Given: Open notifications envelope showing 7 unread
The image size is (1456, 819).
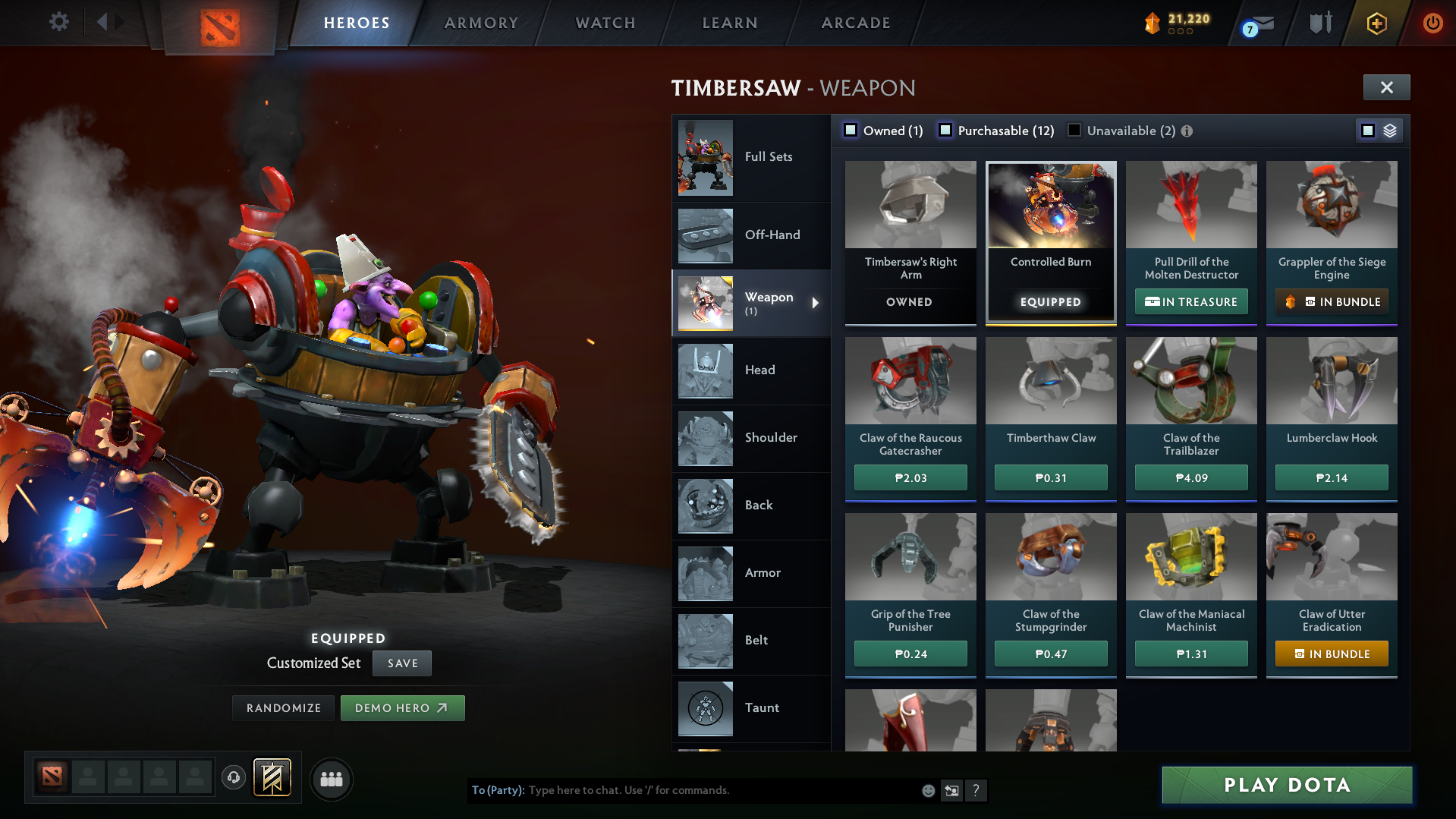Looking at the screenshot, I should [1256, 24].
